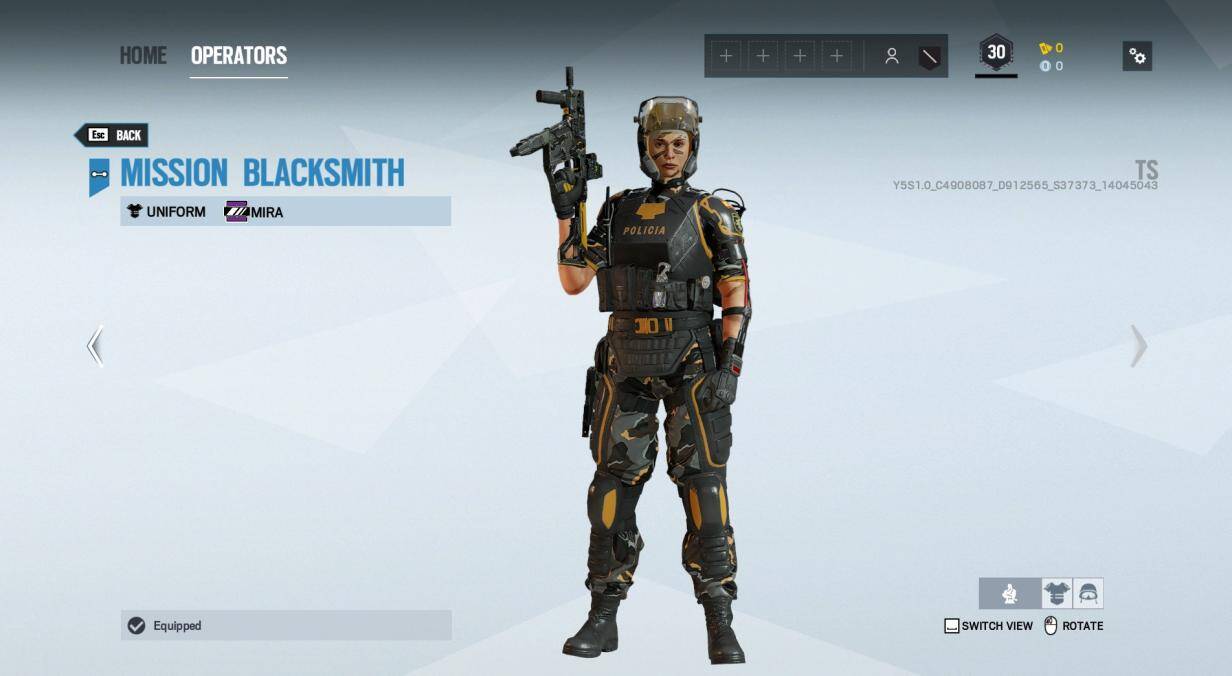The image size is (1232, 676).
Task: Click the level 30 clearance badge
Action: pos(996,54)
